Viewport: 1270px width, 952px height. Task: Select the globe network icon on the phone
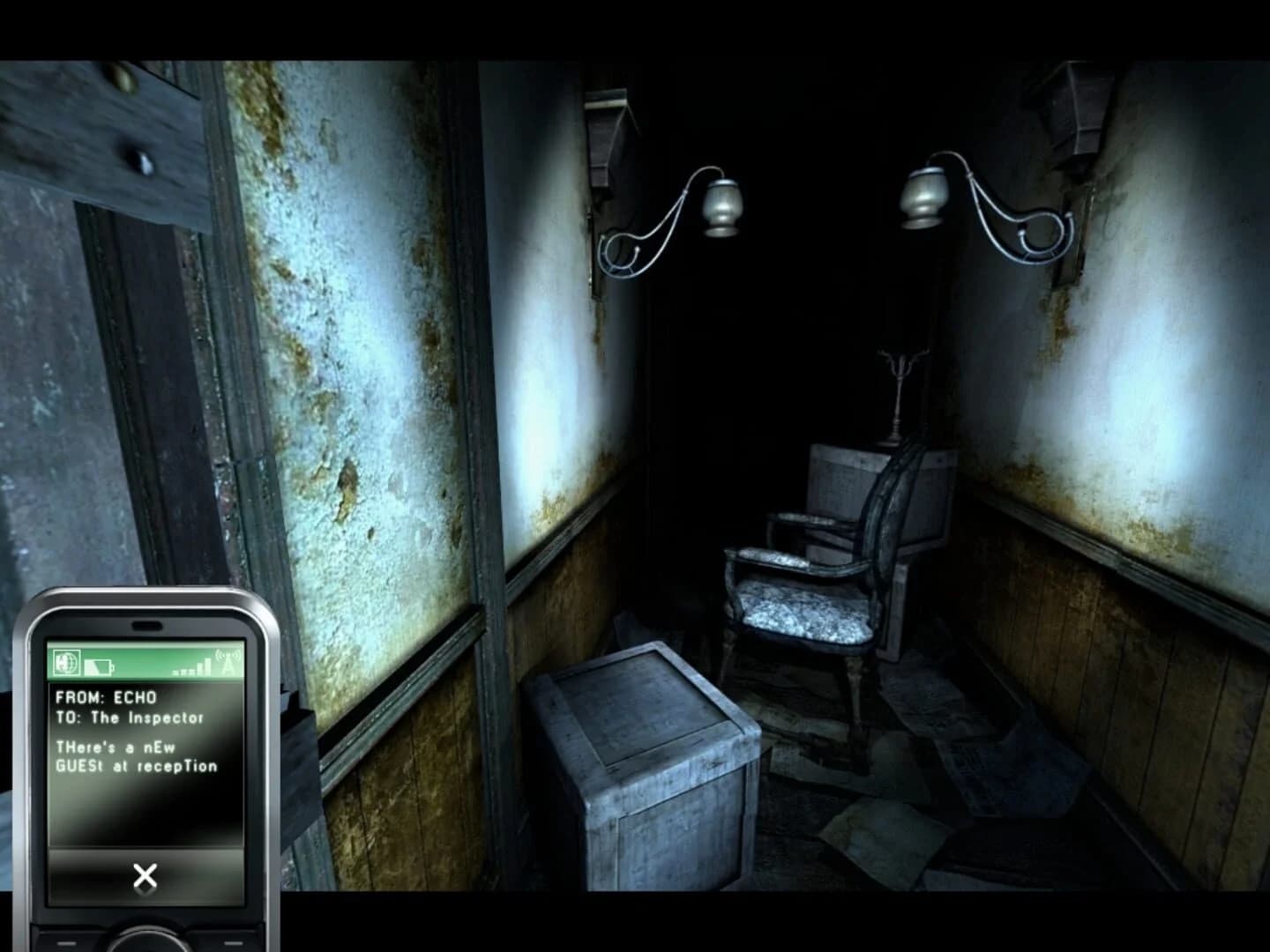tap(65, 661)
